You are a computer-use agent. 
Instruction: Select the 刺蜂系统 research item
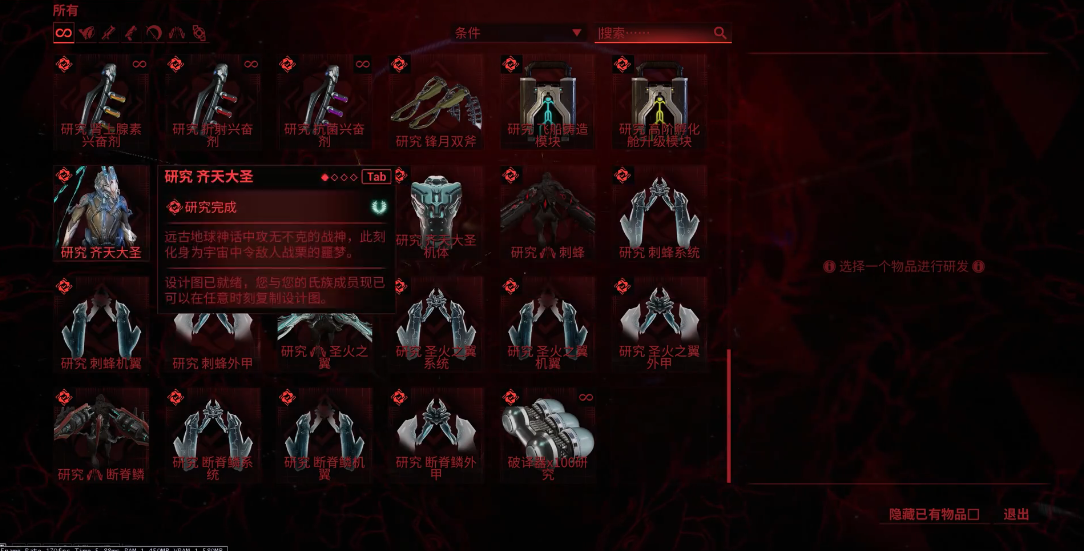[x=660, y=211]
